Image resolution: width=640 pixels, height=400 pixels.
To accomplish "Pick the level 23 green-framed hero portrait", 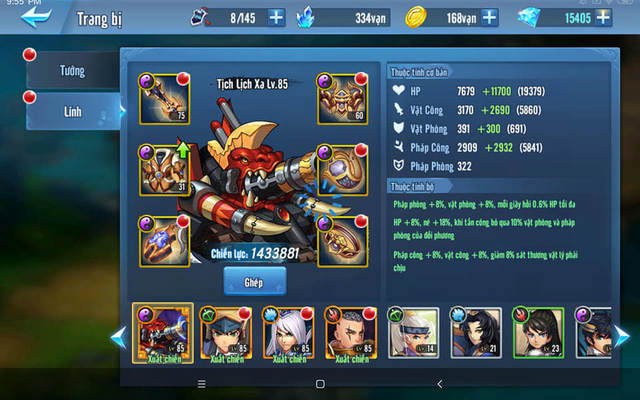I will [x=538, y=332].
